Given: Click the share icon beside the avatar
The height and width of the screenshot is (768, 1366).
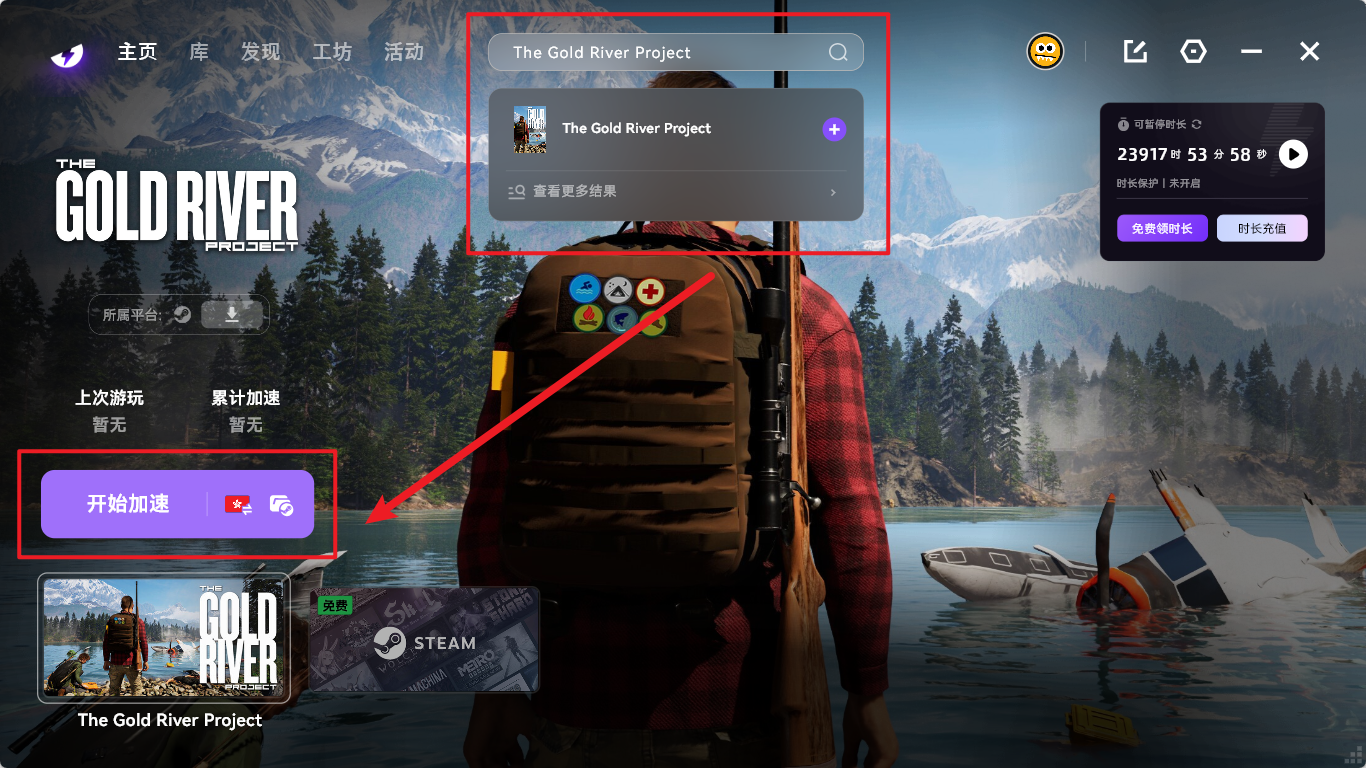Looking at the screenshot, I should pyautogui.click(x=1135, y=52).
